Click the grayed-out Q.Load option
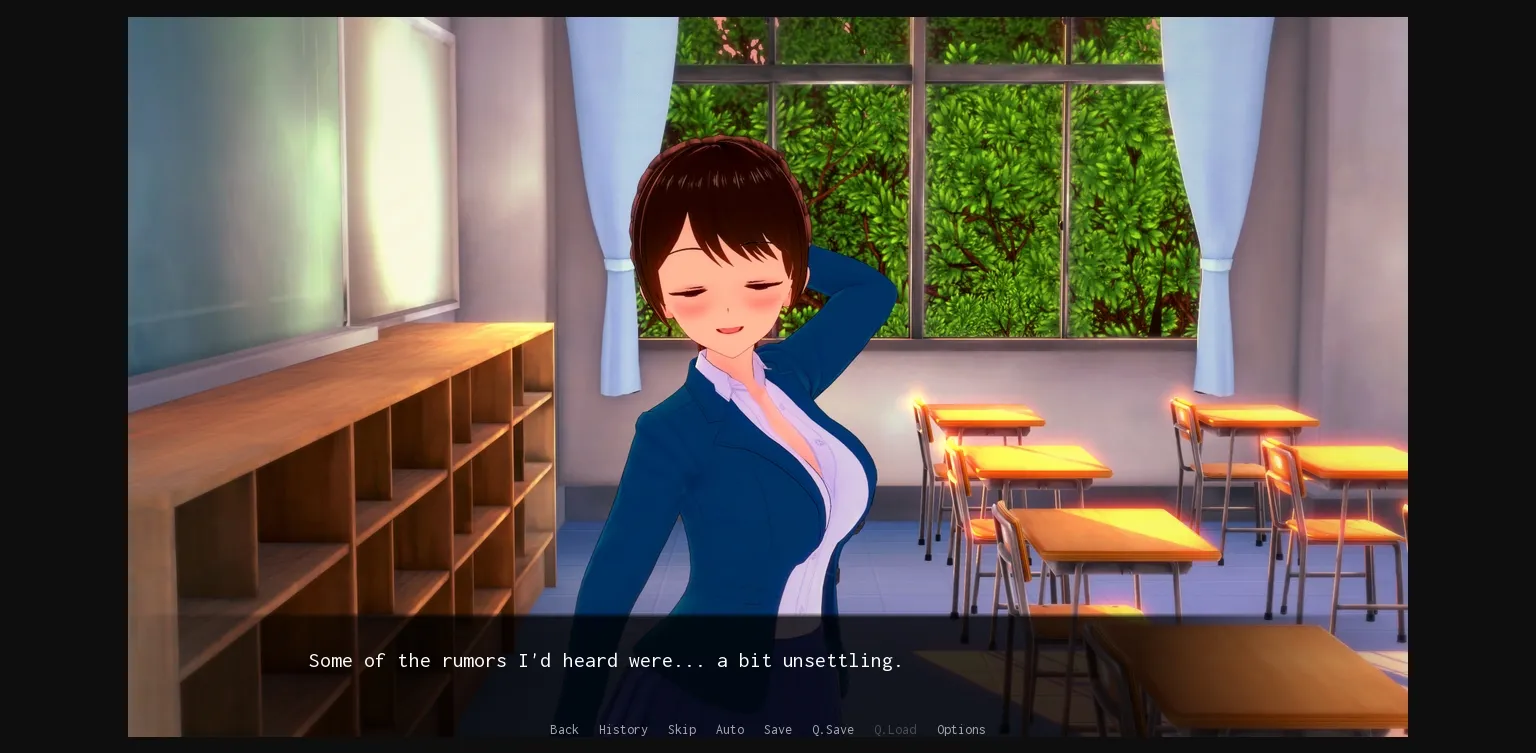1536x753 pixels. tap(894, 729)
